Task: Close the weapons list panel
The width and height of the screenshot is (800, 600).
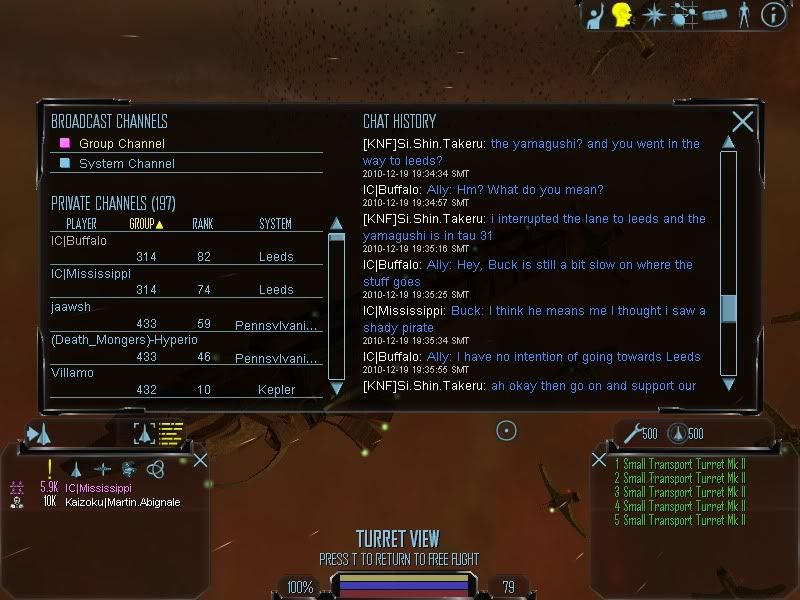Action: pyautogui.click(x=599, y=460)
